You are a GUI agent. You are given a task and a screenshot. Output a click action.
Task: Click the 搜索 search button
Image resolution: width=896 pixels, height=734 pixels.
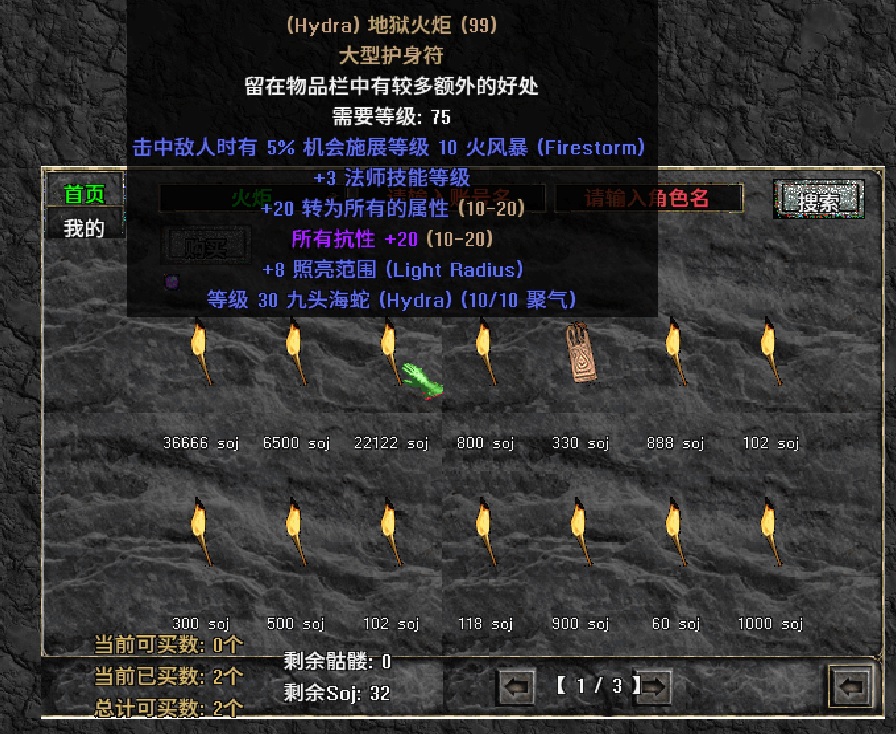819,199
